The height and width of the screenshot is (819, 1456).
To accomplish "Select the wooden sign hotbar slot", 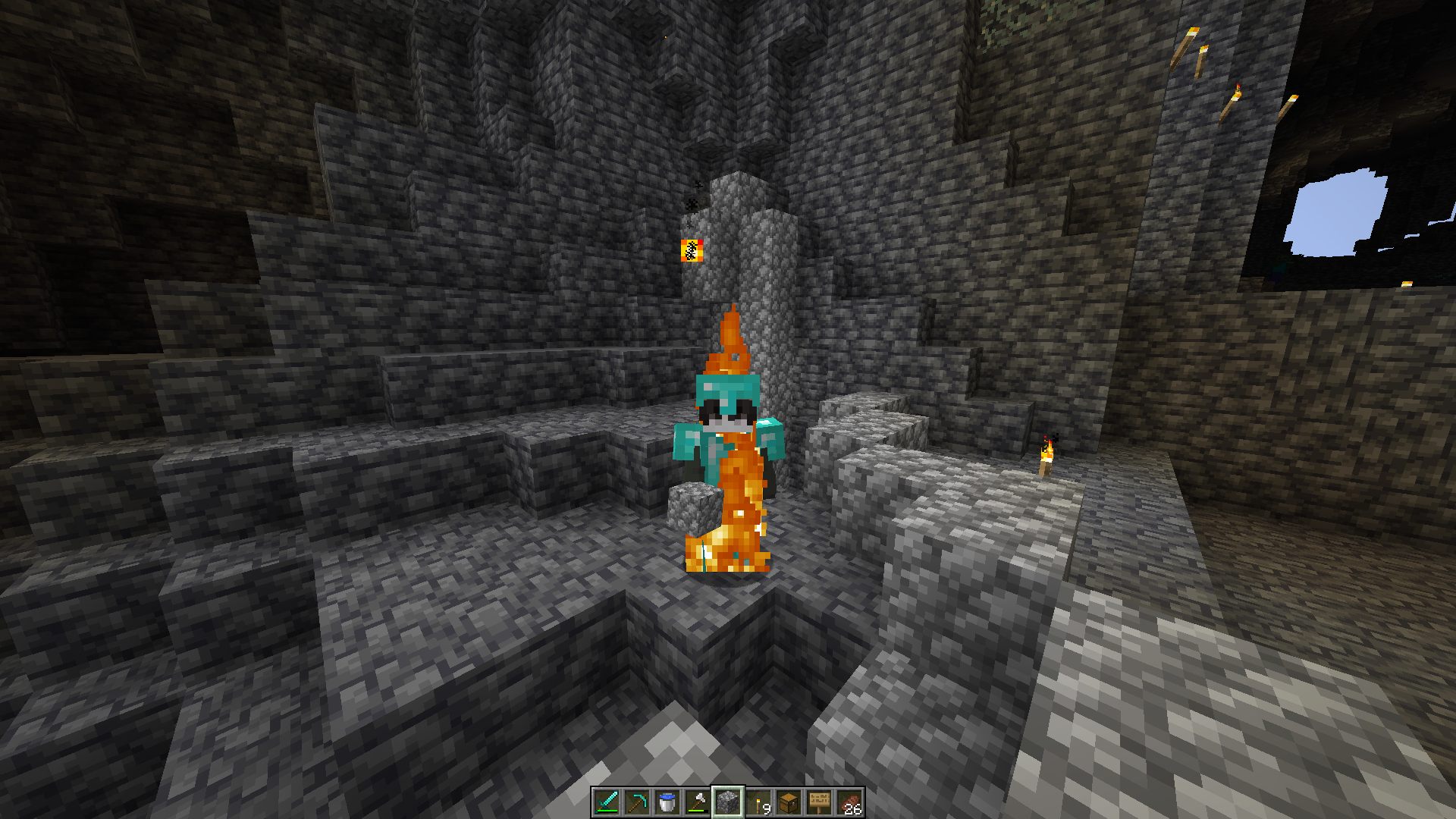I will 819,802.
